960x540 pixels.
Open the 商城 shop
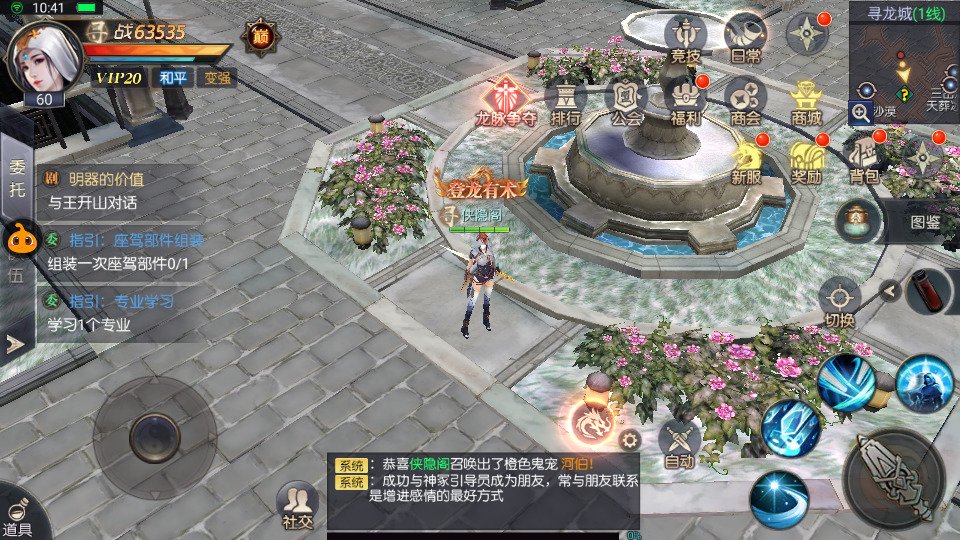pyautogui.click(x=806, y=103)
